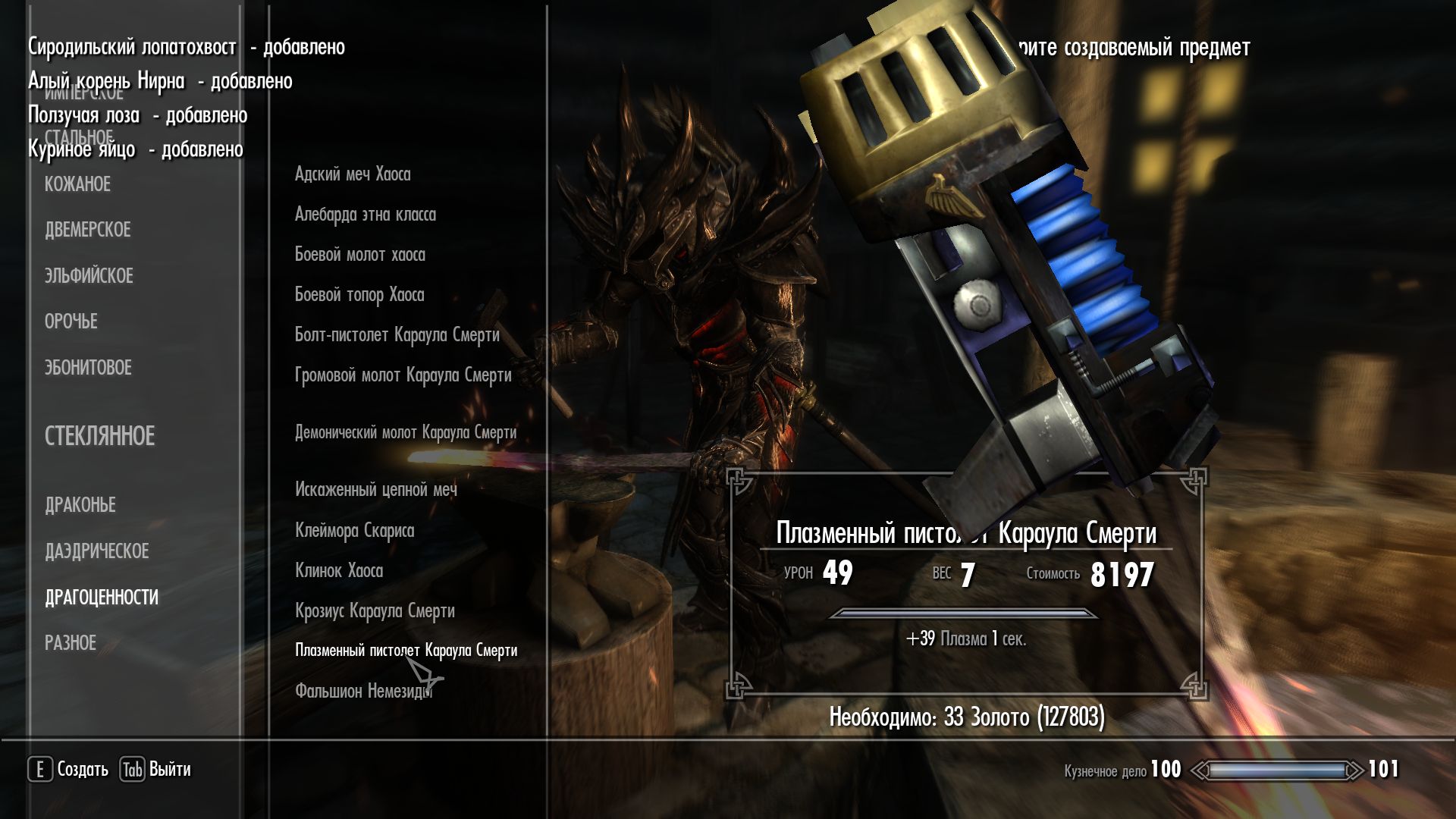1456x819 pixels.
Task: Open the РАЗНОЕ category
Action: pos(71,643)
